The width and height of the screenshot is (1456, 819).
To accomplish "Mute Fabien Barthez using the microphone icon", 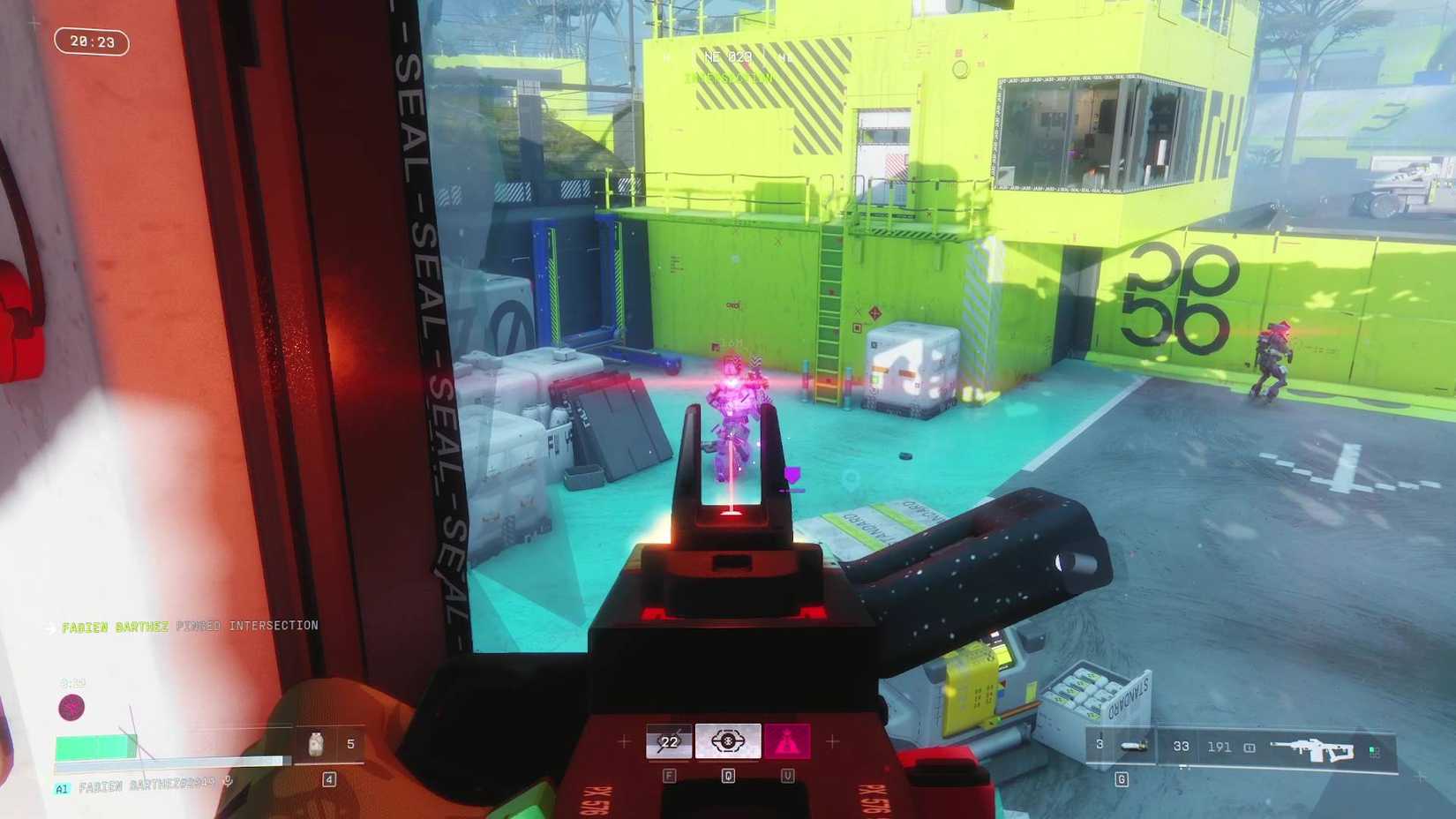I will pos(229,781).
